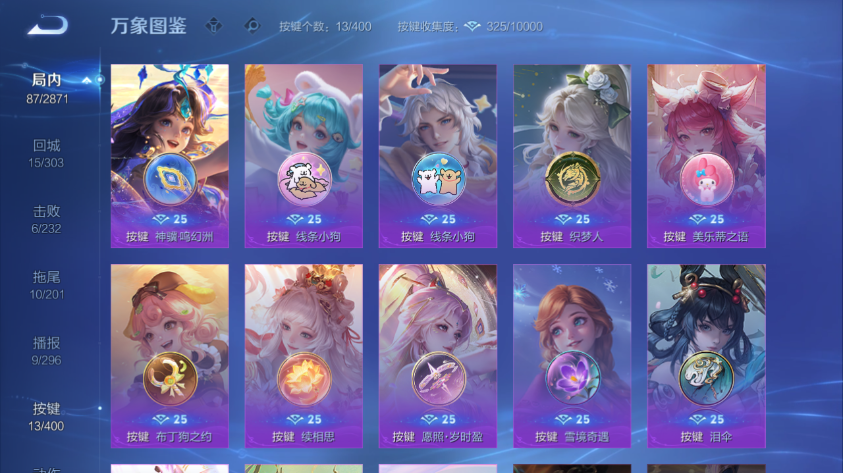Open the 布丁狗之约 button skin card
Image resolution: width=843 pixels, height=473 pixels.
coord(170,356)
